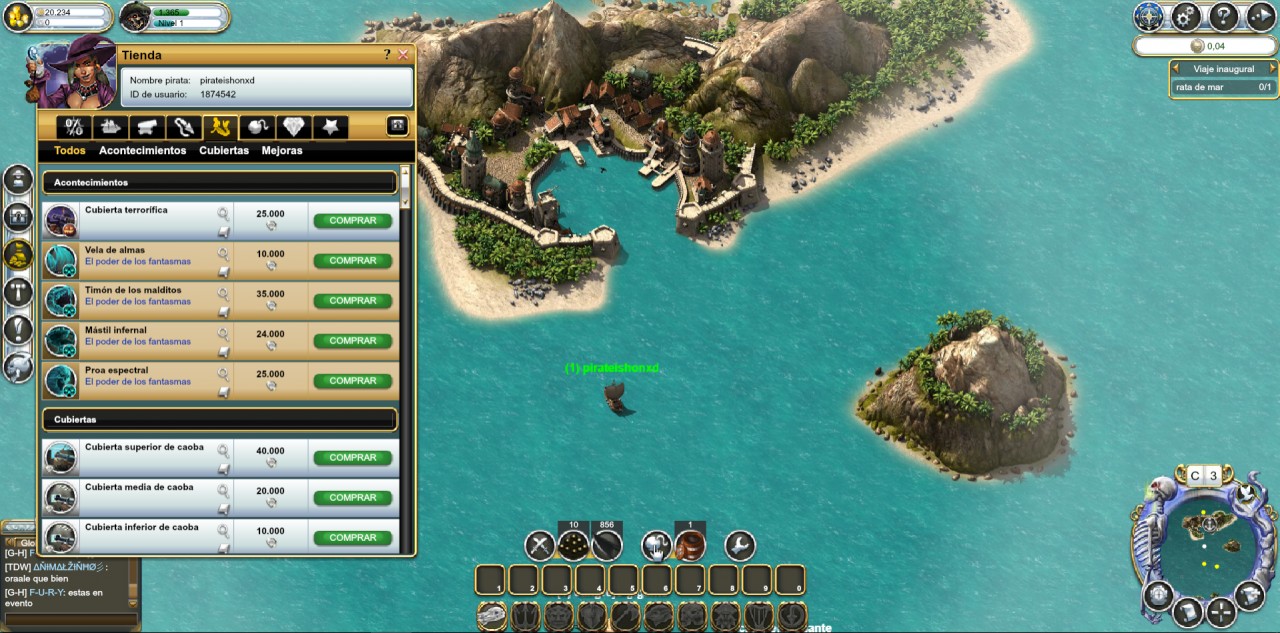Image resolution: width=1280 pixels, height=633 pixels.
Task: Buy the Cubierta terrorífica item
Action: (352, 220)
